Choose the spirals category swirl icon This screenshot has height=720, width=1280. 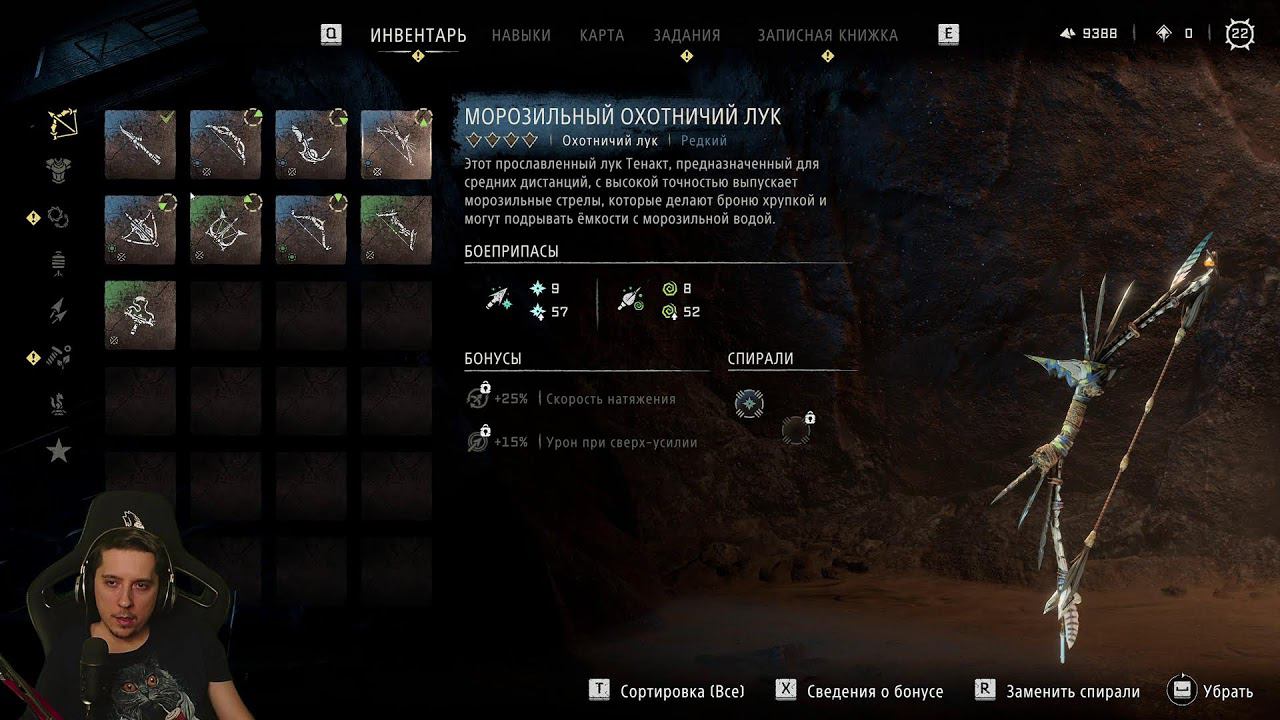59,216
